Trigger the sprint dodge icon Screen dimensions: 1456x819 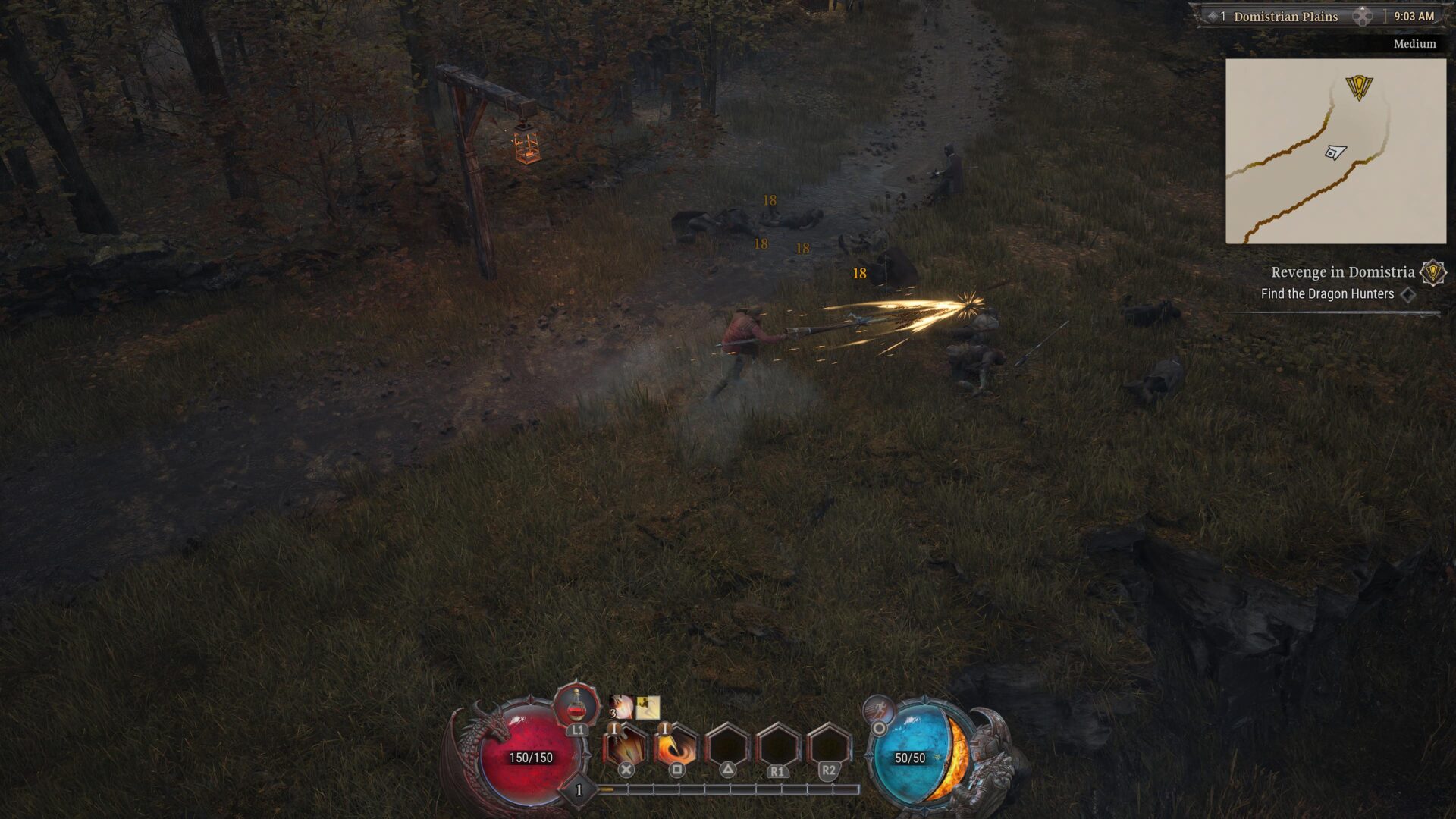click(x=878, y=711)
